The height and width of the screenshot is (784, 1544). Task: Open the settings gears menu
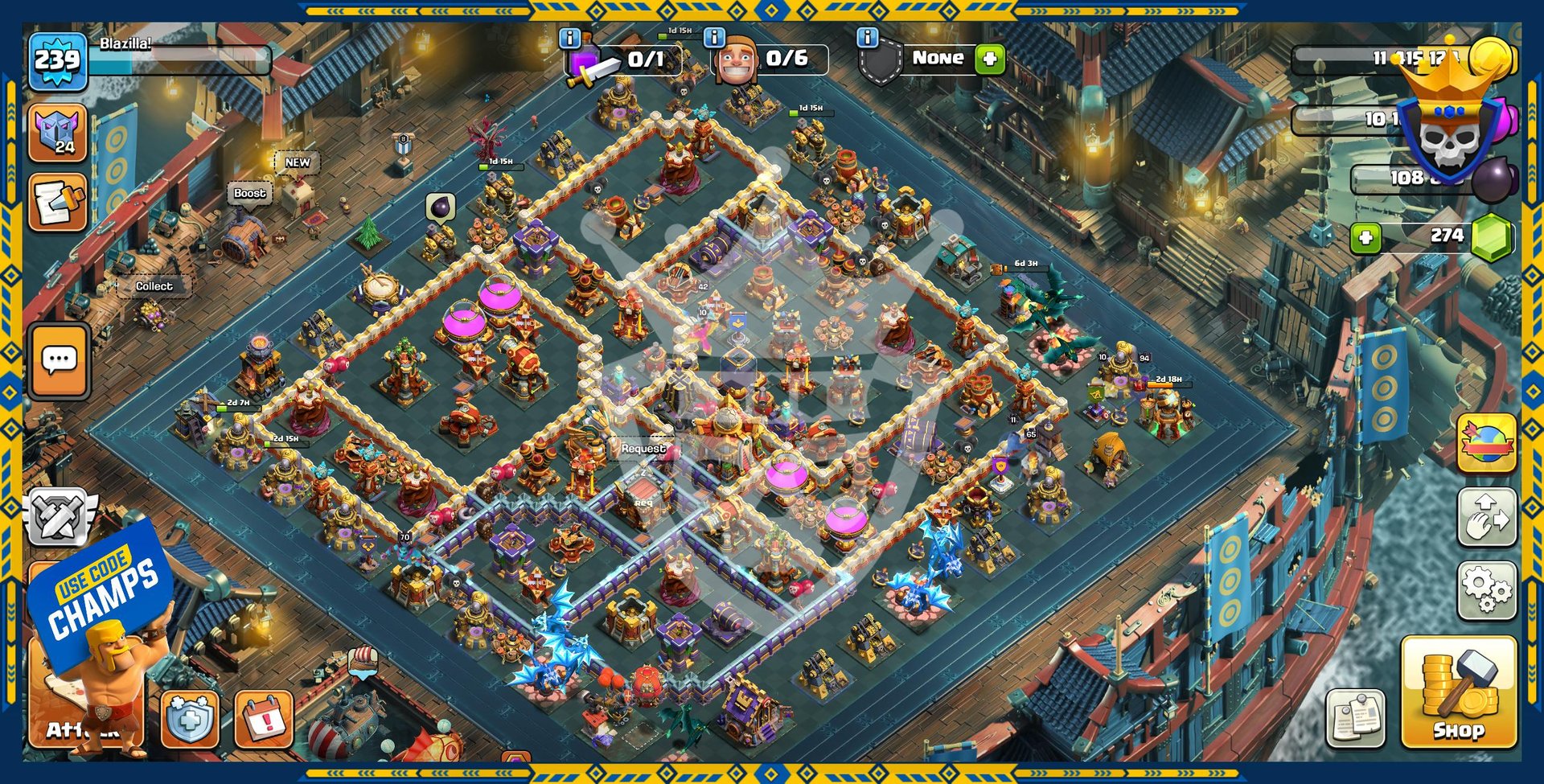[1487, 590]
